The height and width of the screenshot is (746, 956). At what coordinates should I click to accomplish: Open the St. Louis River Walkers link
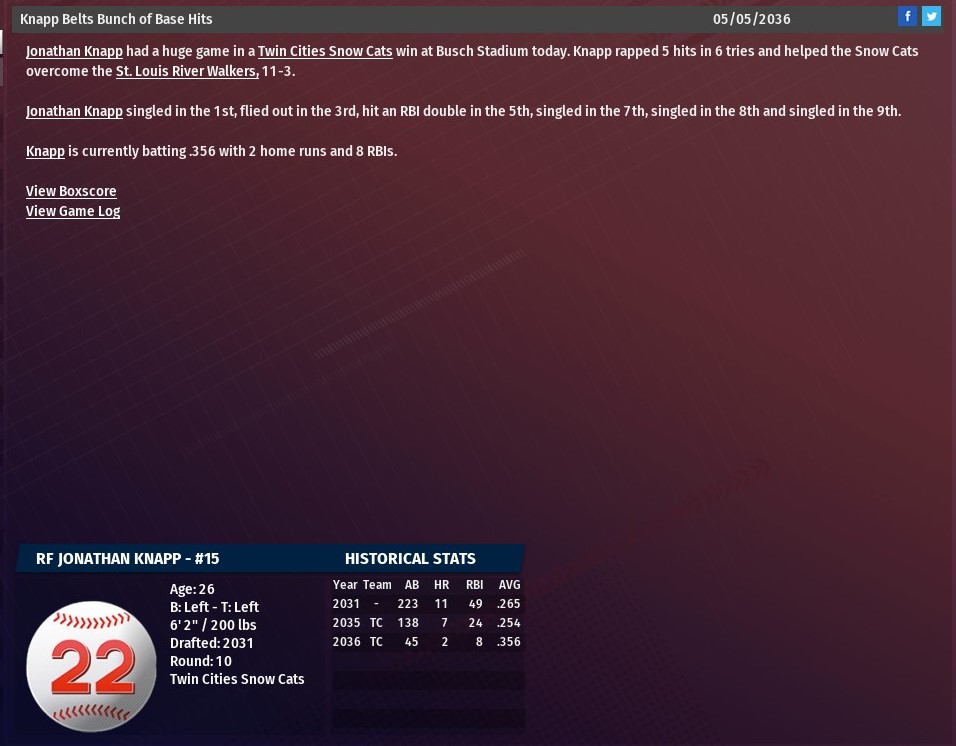tap(187, 71)
